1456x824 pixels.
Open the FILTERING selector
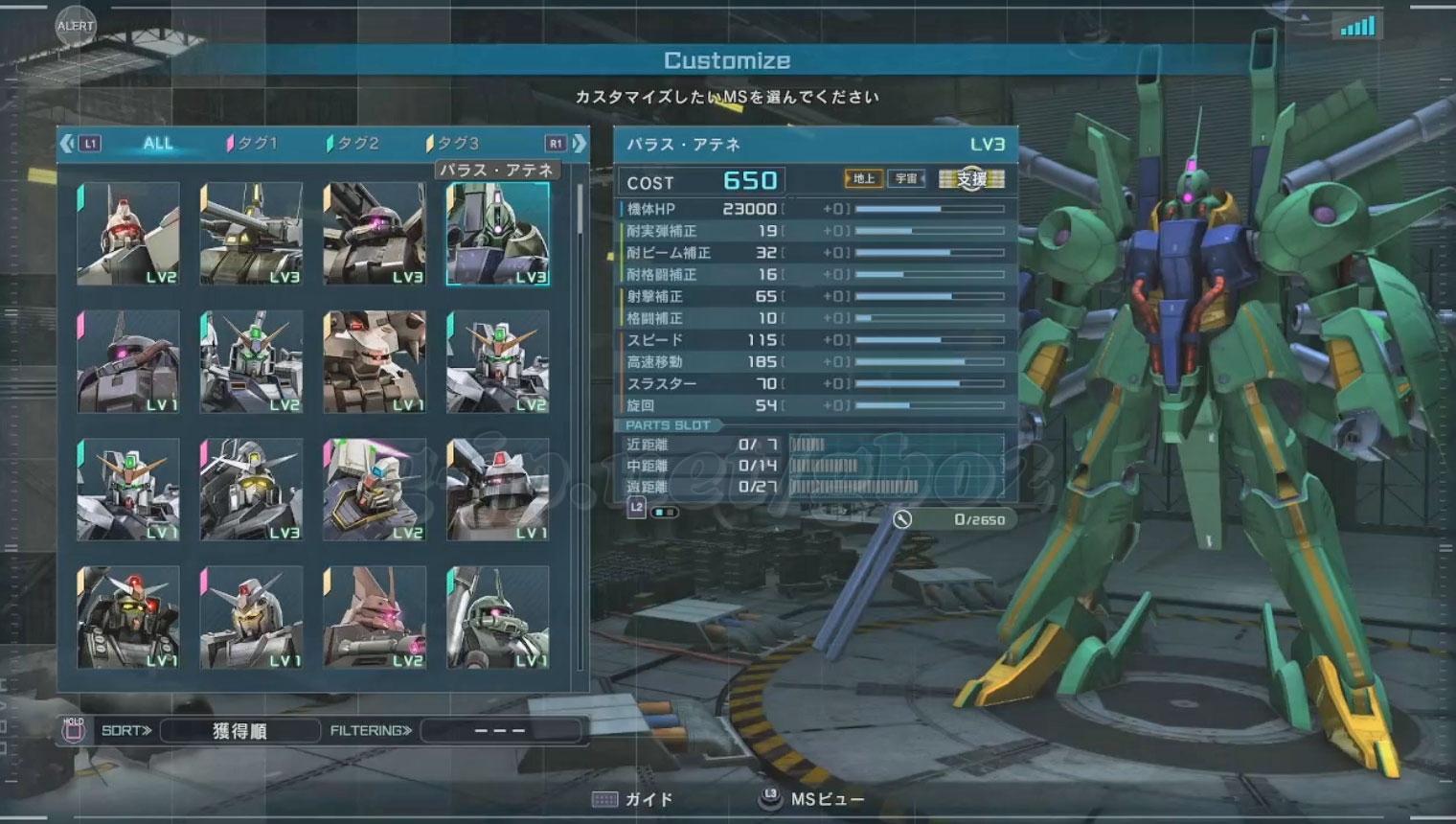tap(500, 731)
